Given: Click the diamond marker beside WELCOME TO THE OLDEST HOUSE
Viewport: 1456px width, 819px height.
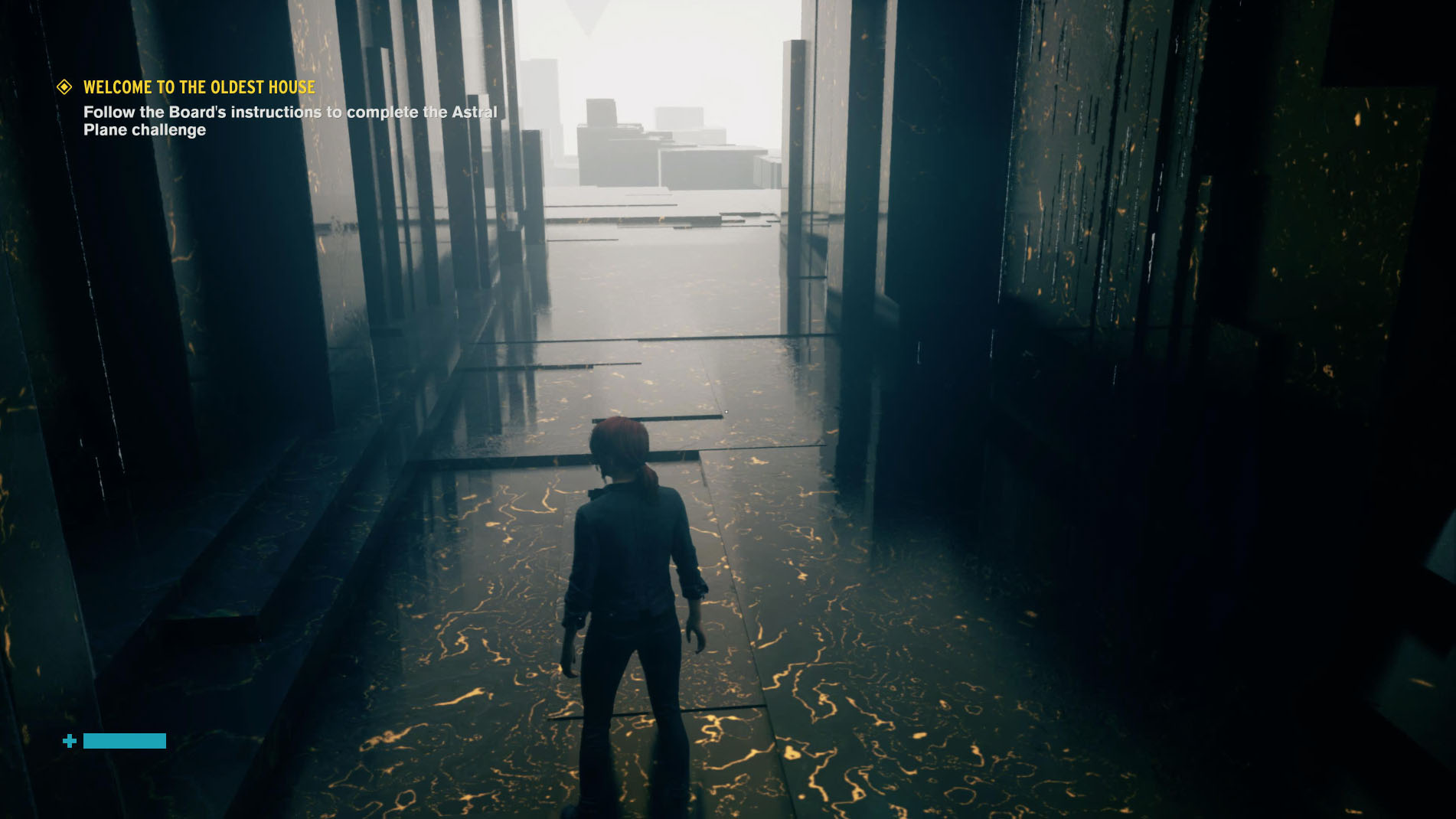Looking at the screenshot, I should click(64, 87).
